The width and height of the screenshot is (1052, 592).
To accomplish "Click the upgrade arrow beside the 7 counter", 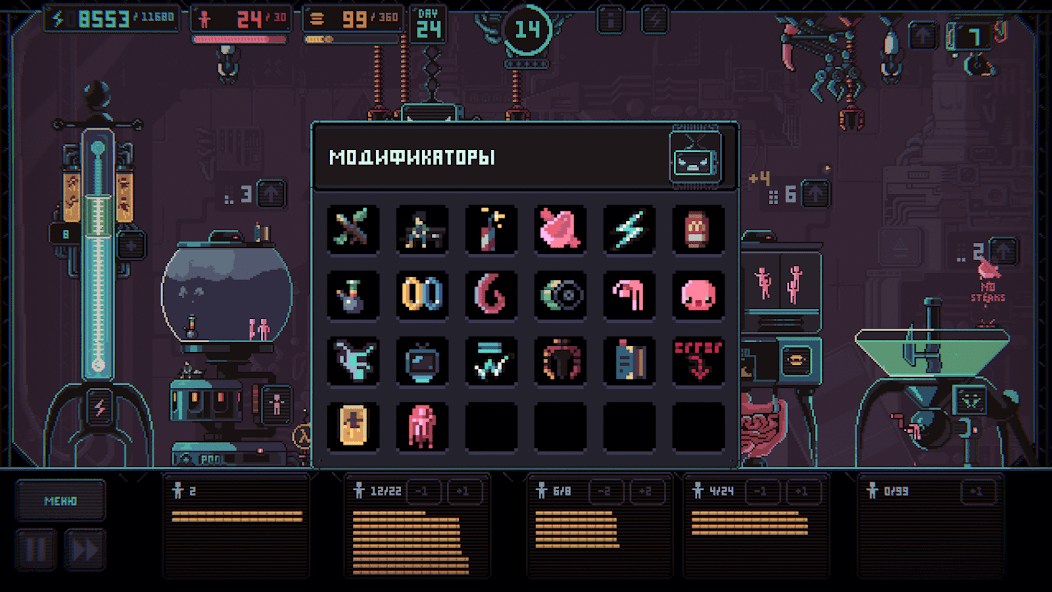I will [923, 36].
